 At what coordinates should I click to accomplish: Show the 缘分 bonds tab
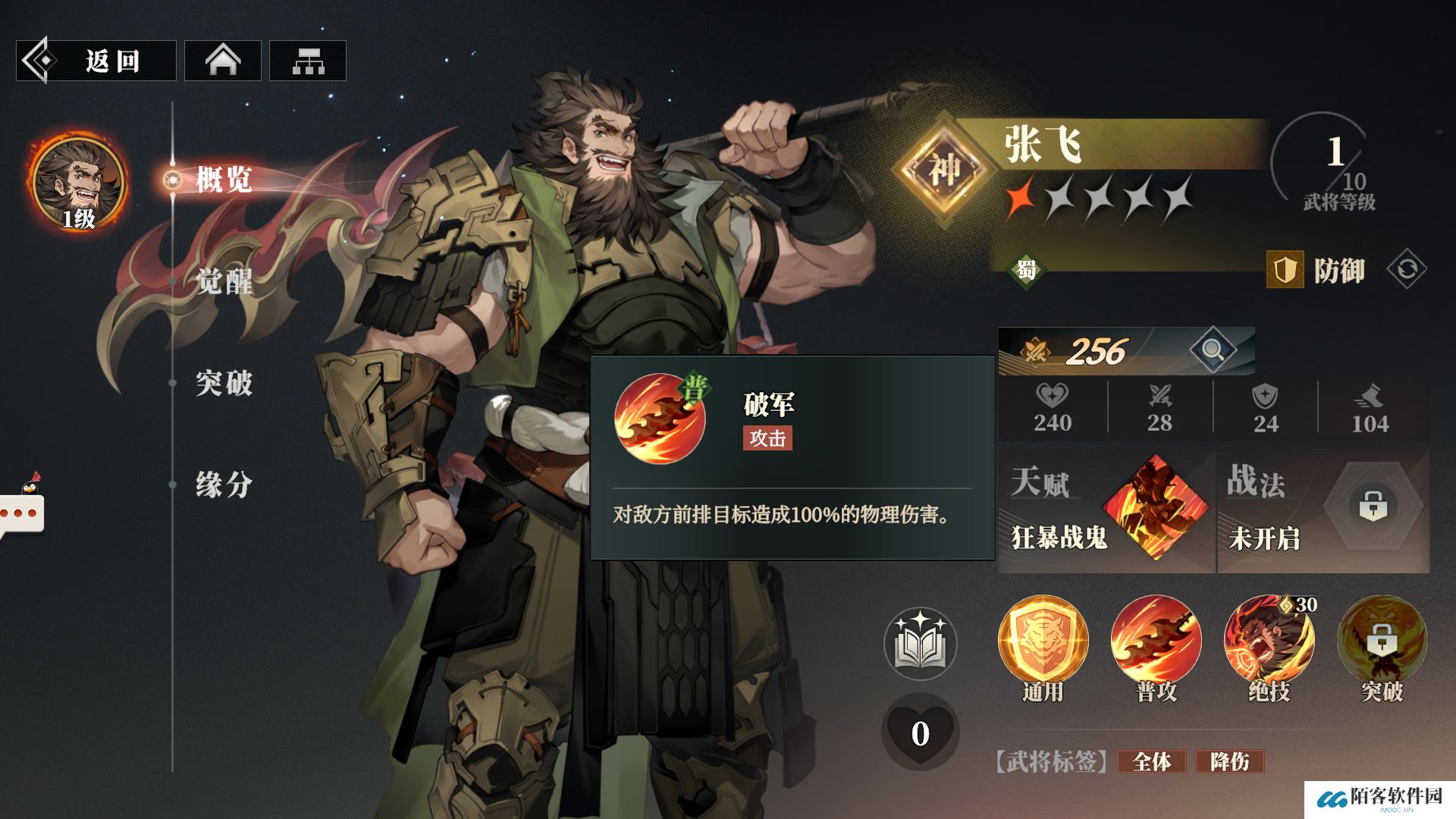tap(223, 485)
